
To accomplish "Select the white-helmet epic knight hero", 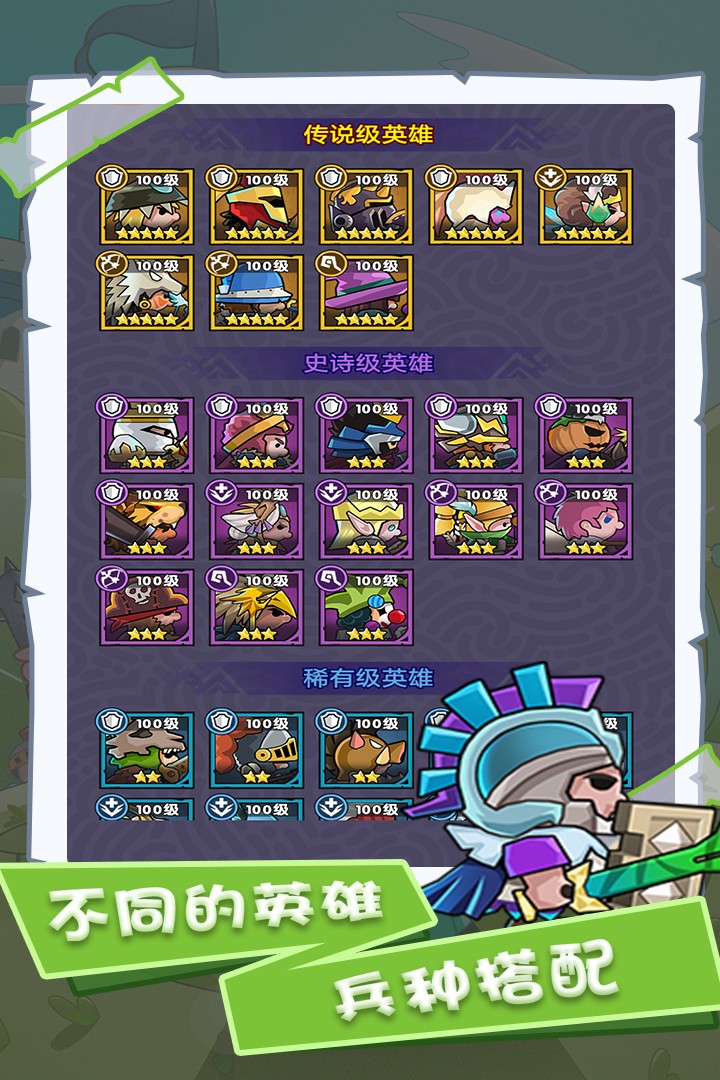I will 146,435.
